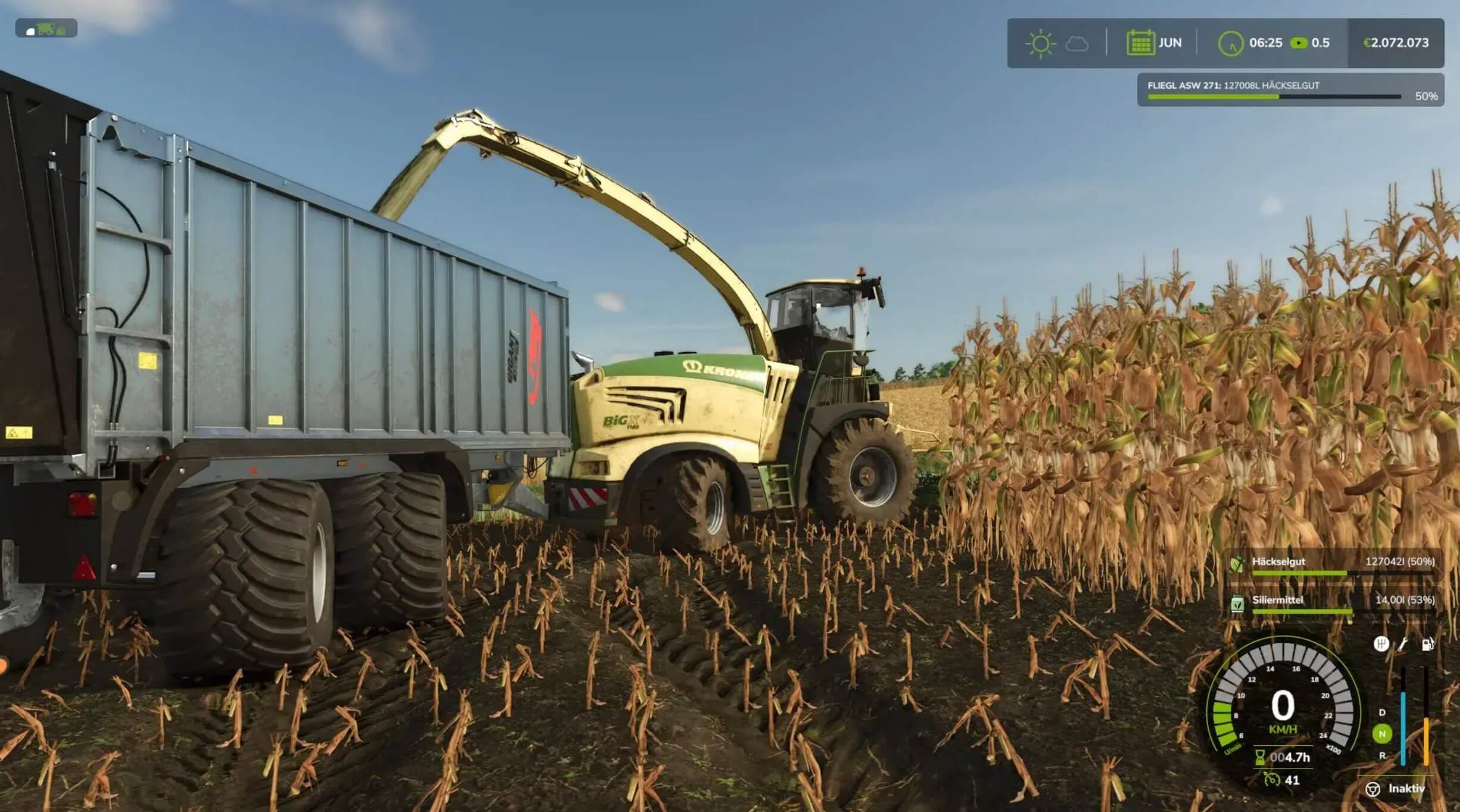Click the wrench damage icon

[x=1403, y=644]
